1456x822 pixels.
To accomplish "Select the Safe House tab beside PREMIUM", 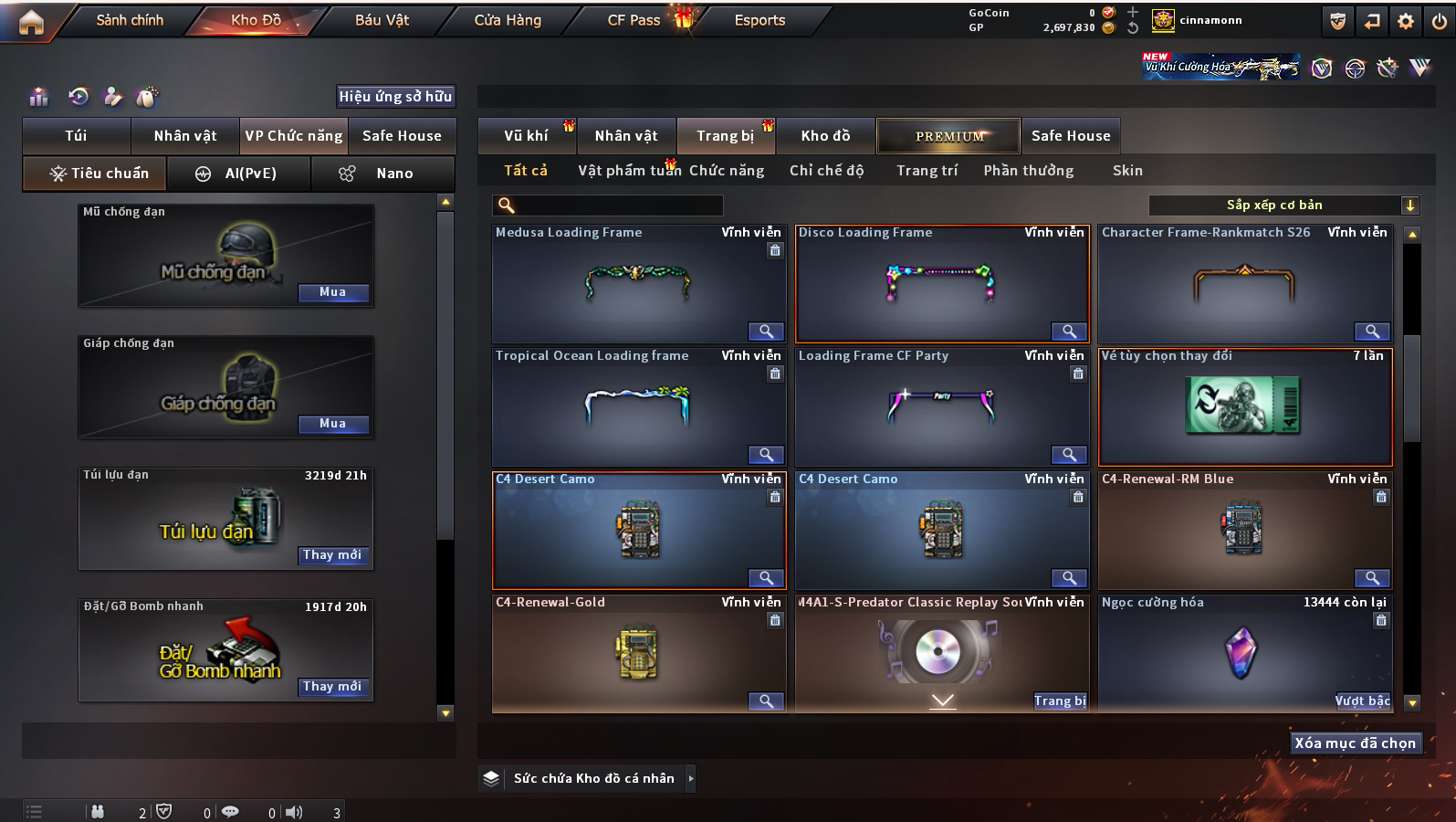I will point(1071,136).
